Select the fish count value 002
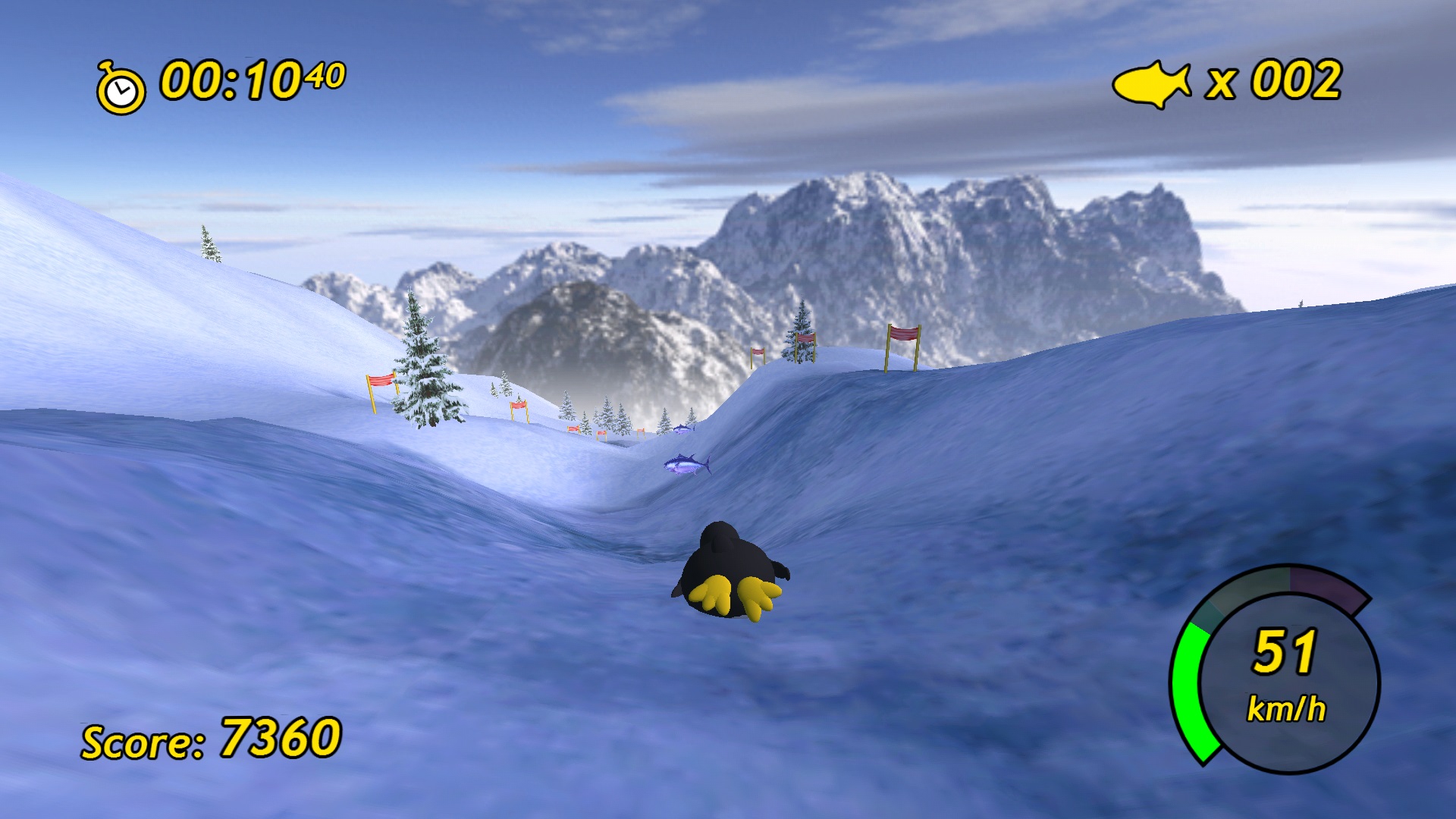 tap(1297, 80)
